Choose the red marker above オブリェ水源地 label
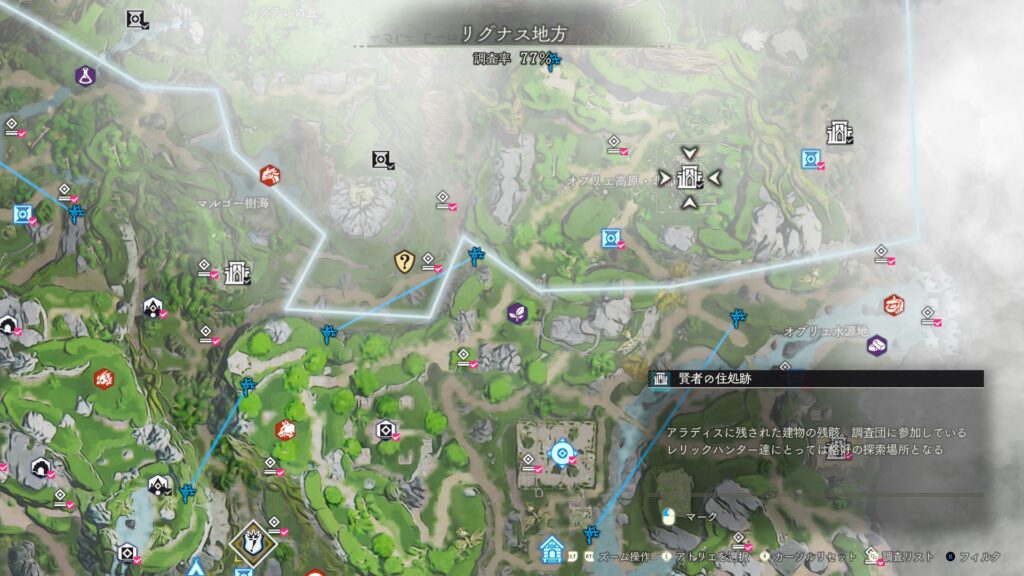 [x=893, y=303]
